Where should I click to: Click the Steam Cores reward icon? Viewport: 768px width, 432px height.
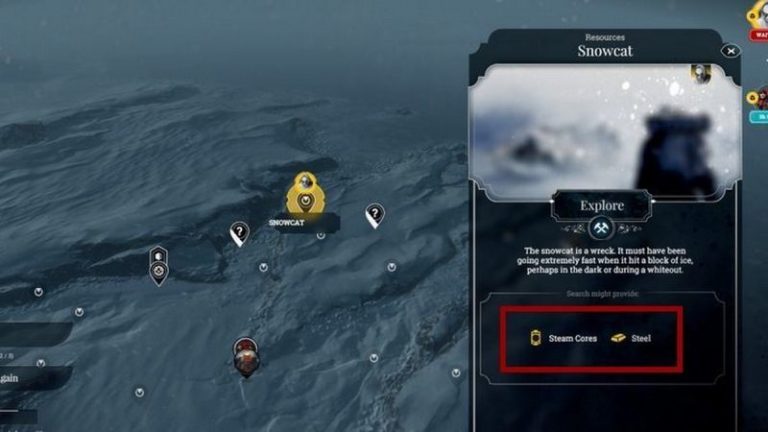(534, 338)
